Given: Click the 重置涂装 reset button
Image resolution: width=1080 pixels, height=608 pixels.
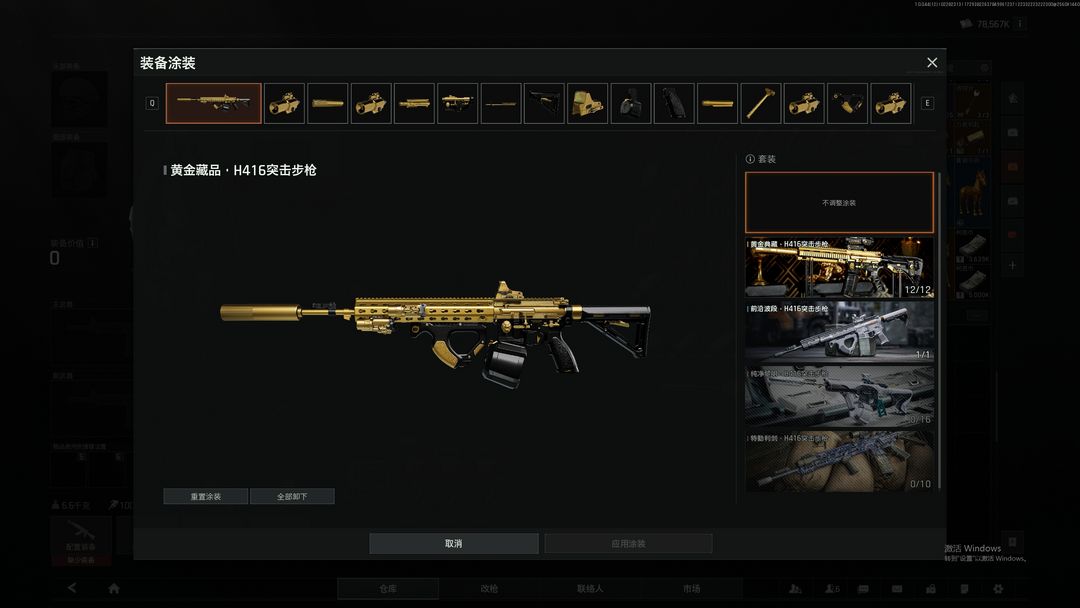Looking at the screenshot, I should tap(206, 496).
